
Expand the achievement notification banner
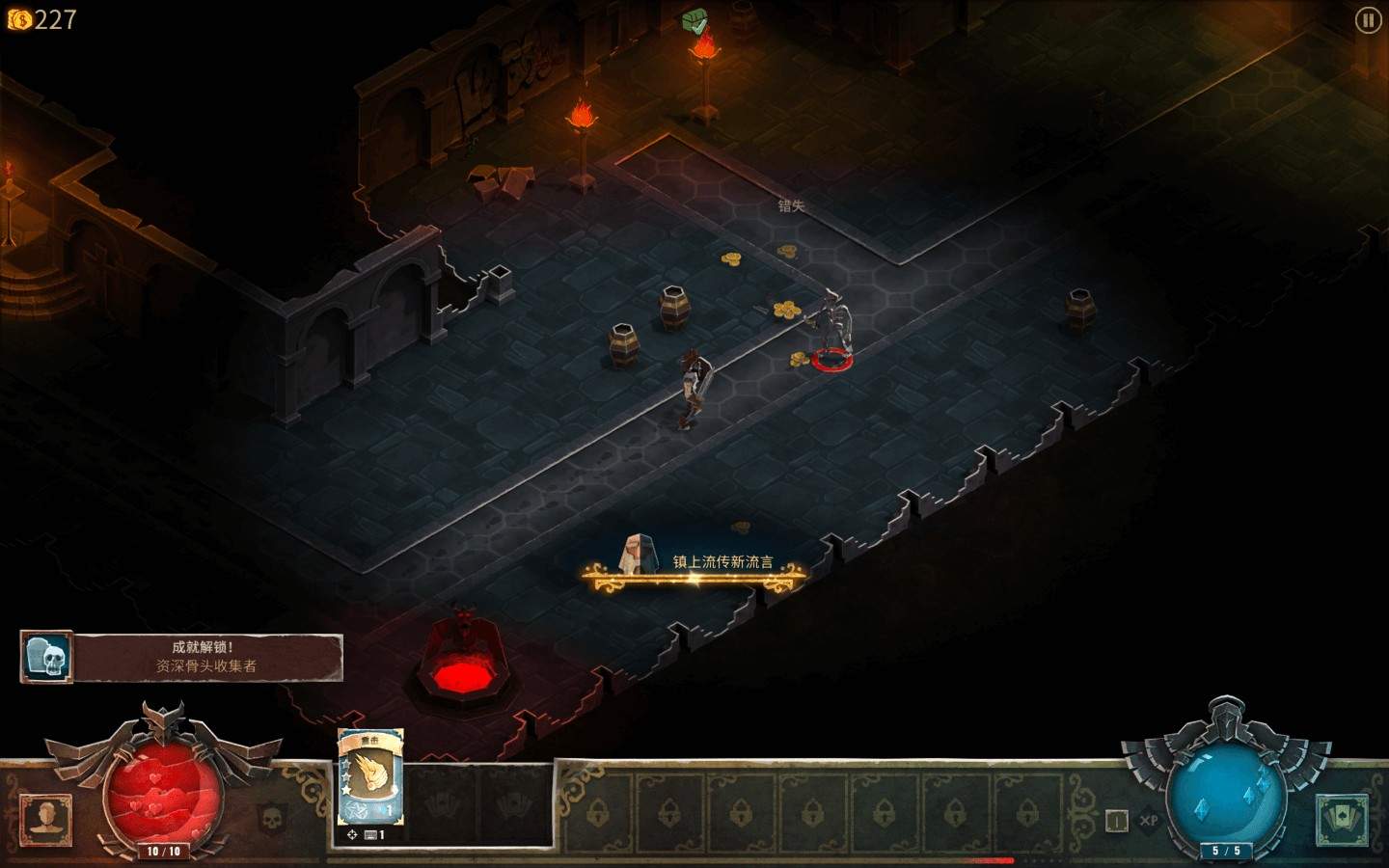click(x=180, y=658)
